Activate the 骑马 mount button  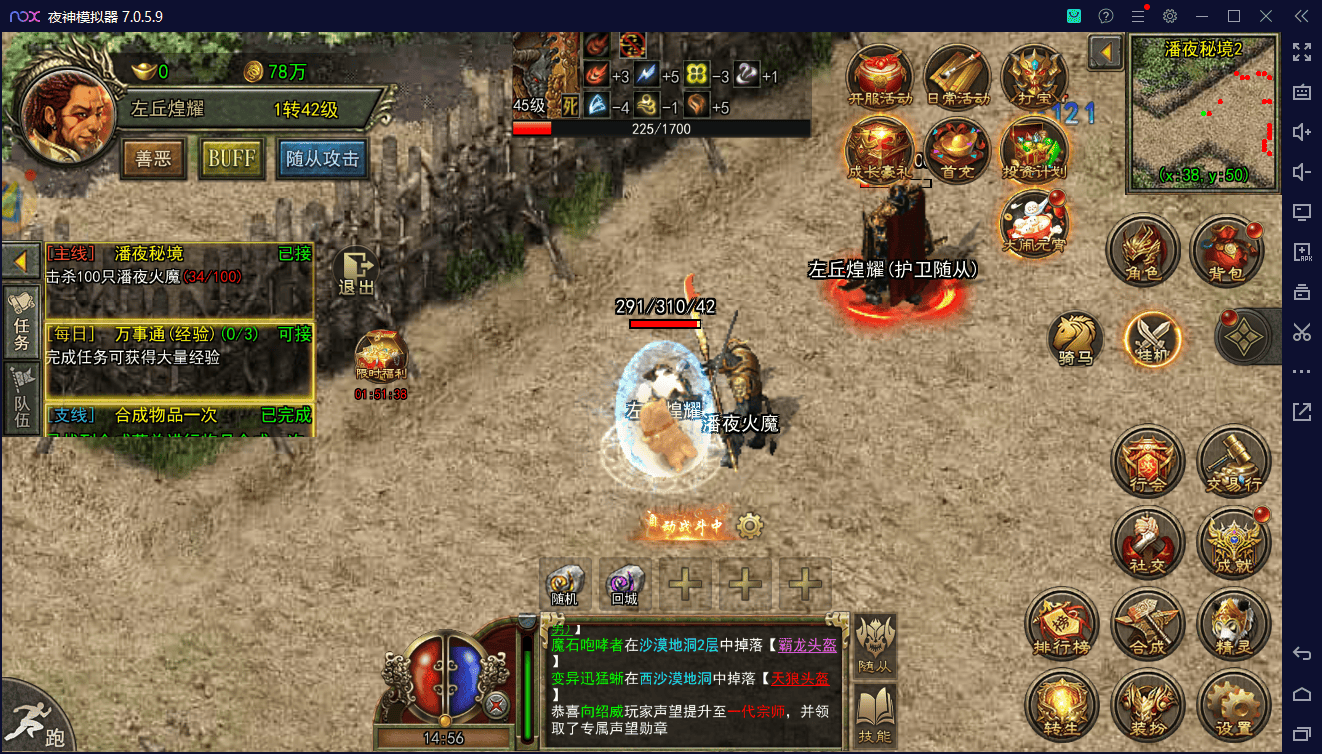1076,338
